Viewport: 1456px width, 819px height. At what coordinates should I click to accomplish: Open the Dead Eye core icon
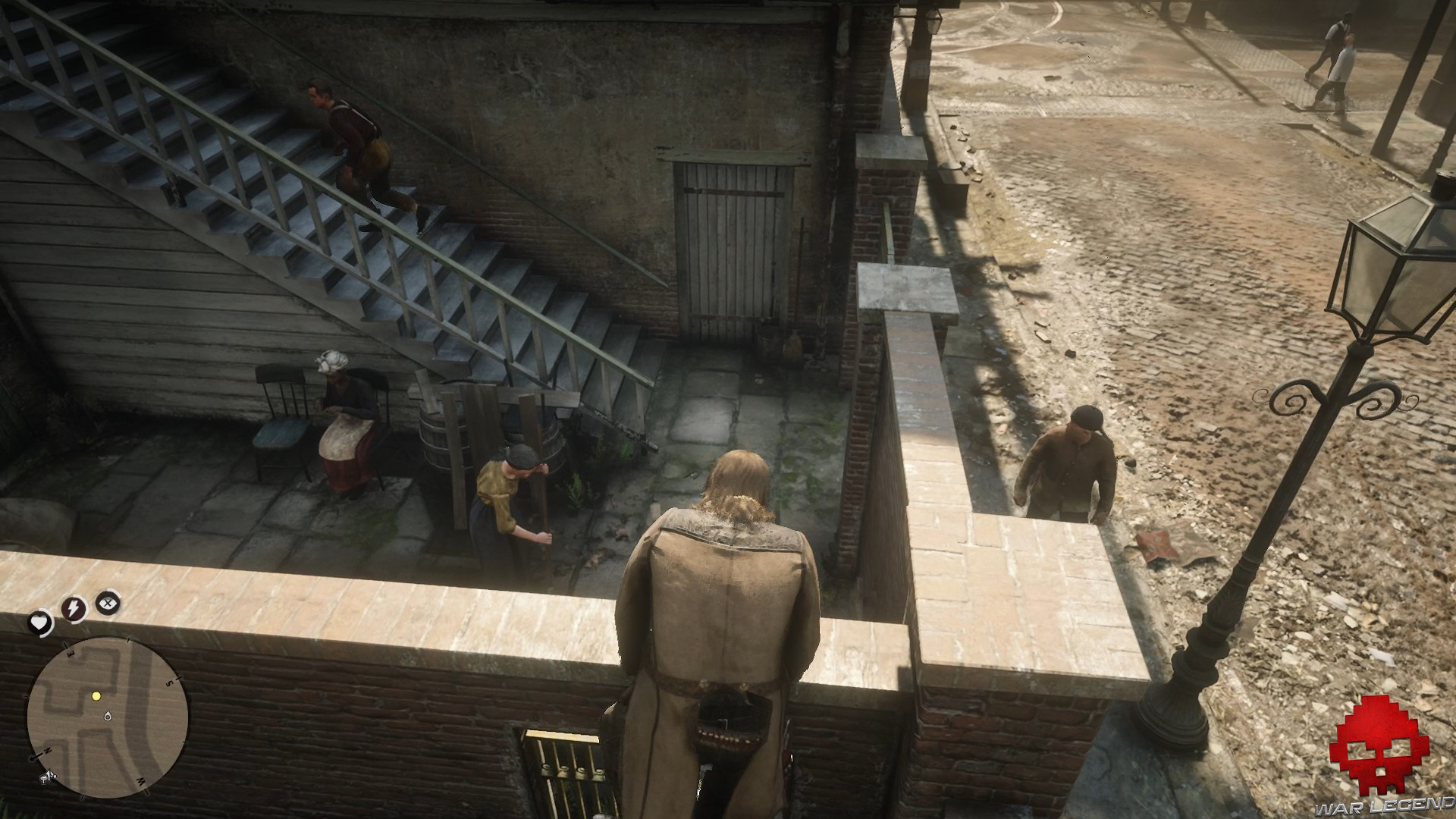click(107, 604)
